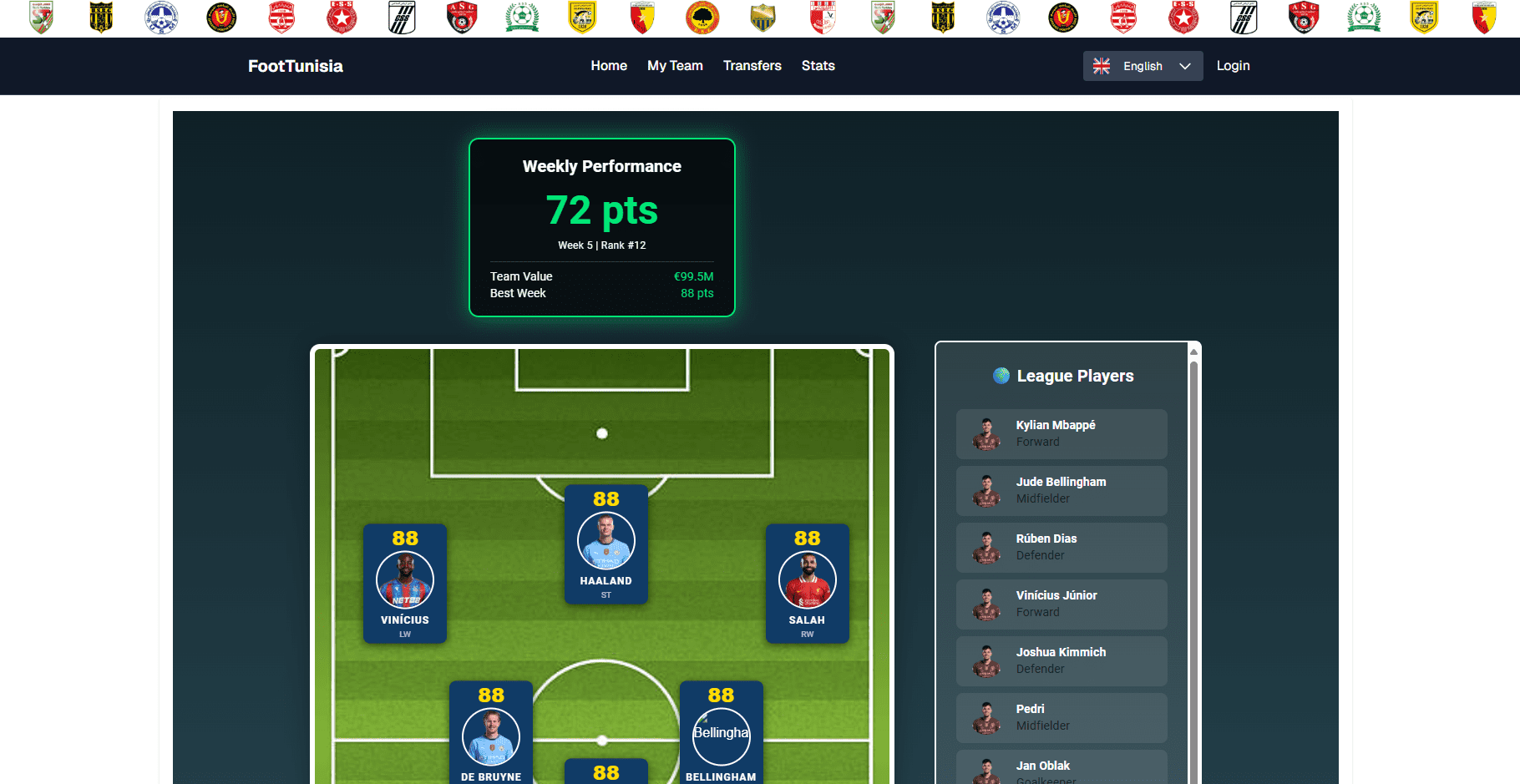Click the Login link
This screenshot has width=1520, height=784.
click(1233, 66)
